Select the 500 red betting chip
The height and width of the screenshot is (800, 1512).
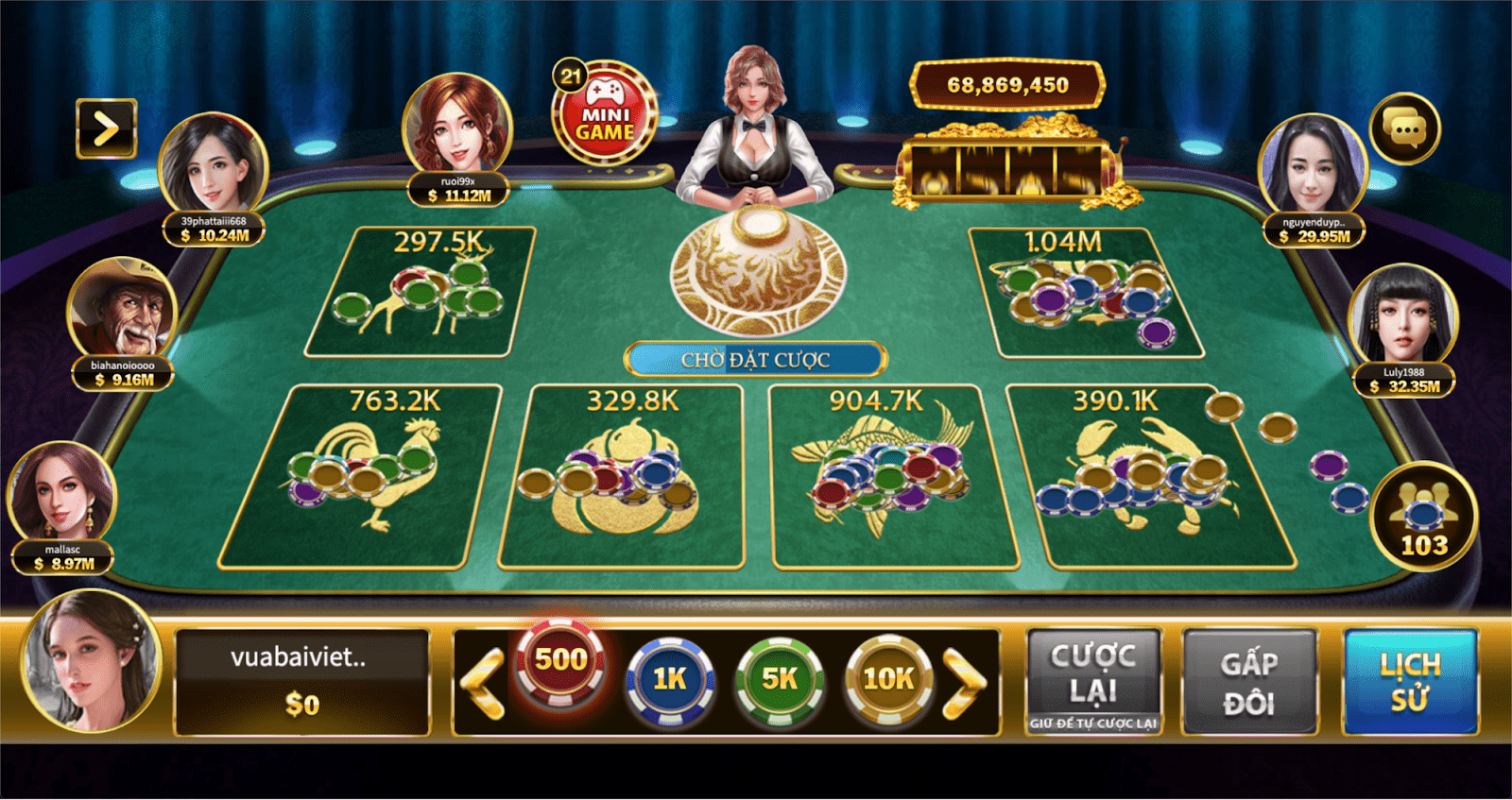[560, 663]
